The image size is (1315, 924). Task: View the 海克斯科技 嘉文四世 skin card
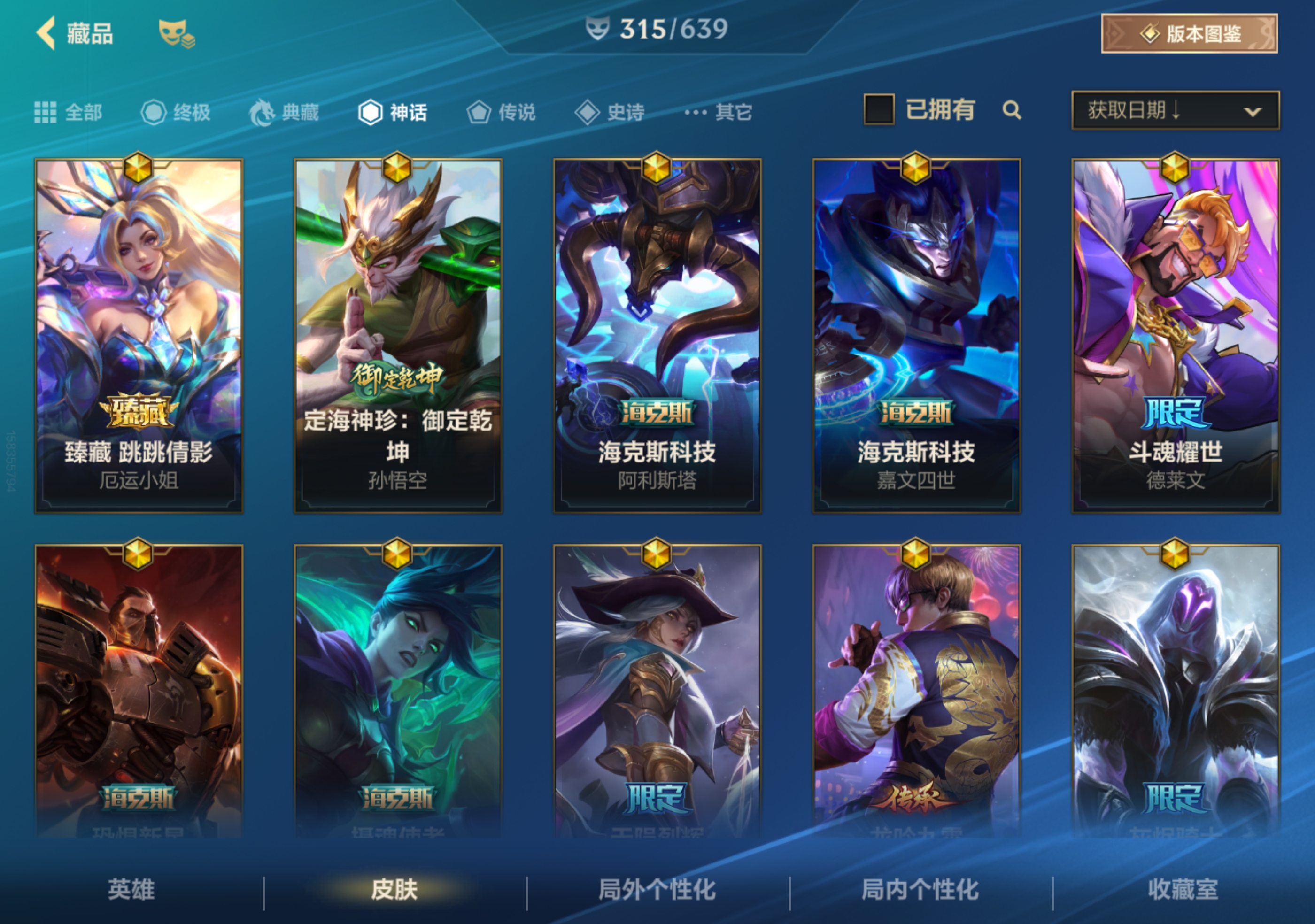916,336
